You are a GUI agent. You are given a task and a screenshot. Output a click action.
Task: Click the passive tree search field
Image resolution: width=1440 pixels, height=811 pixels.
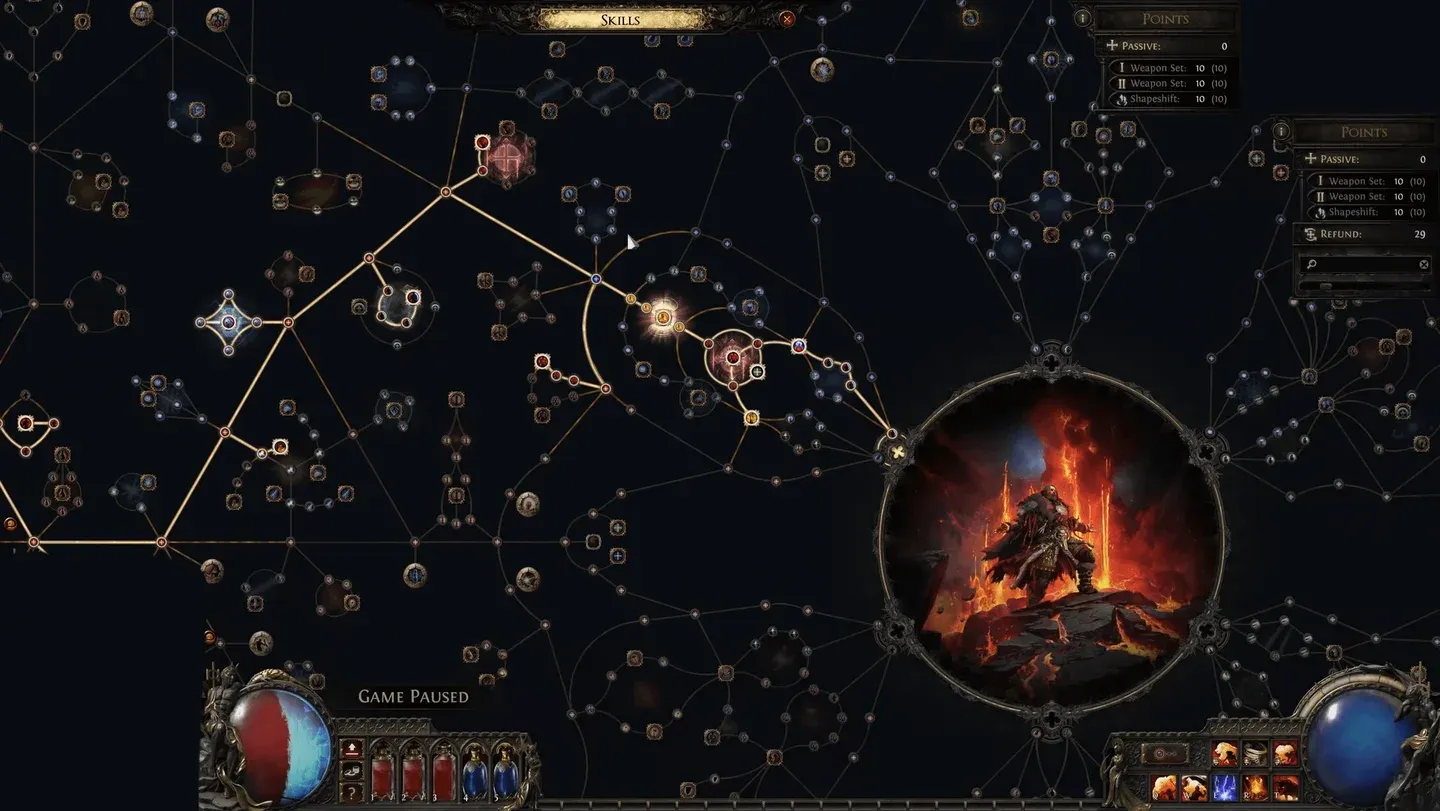pyautogui.click(x=1360, y=265)
